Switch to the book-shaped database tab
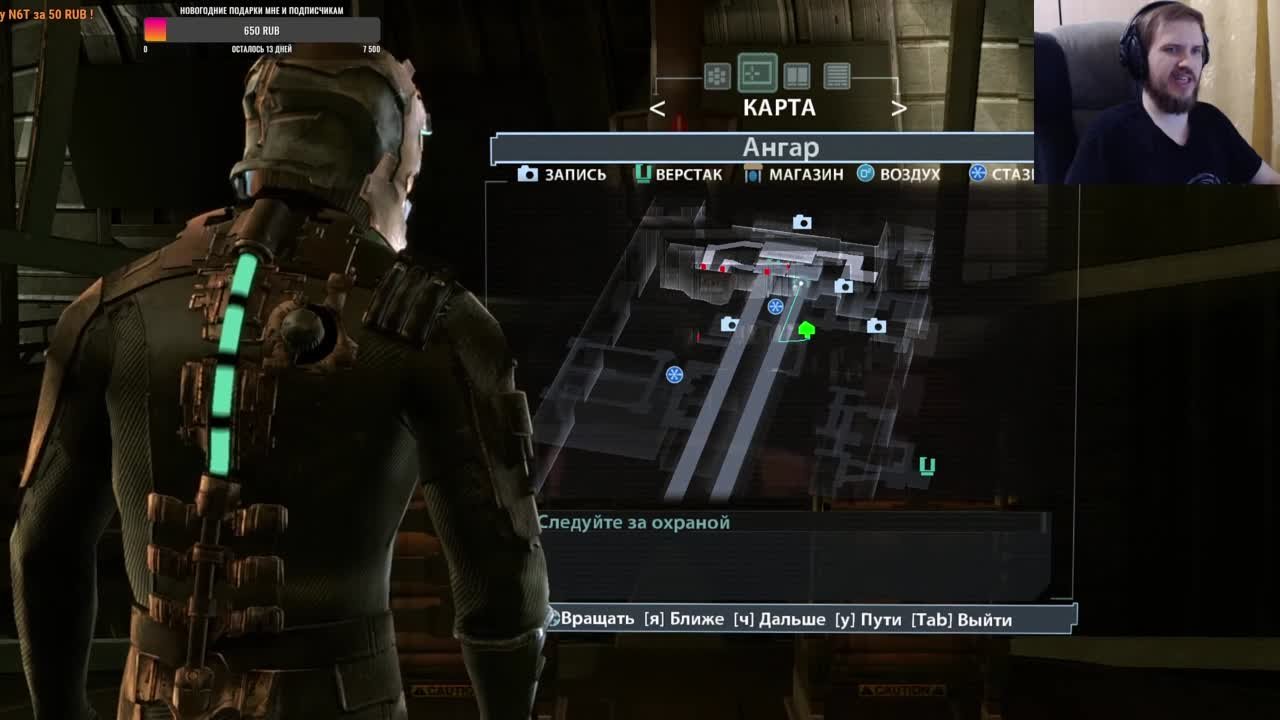Screen dimensions: 1280x720 click(x=797, y=76)
